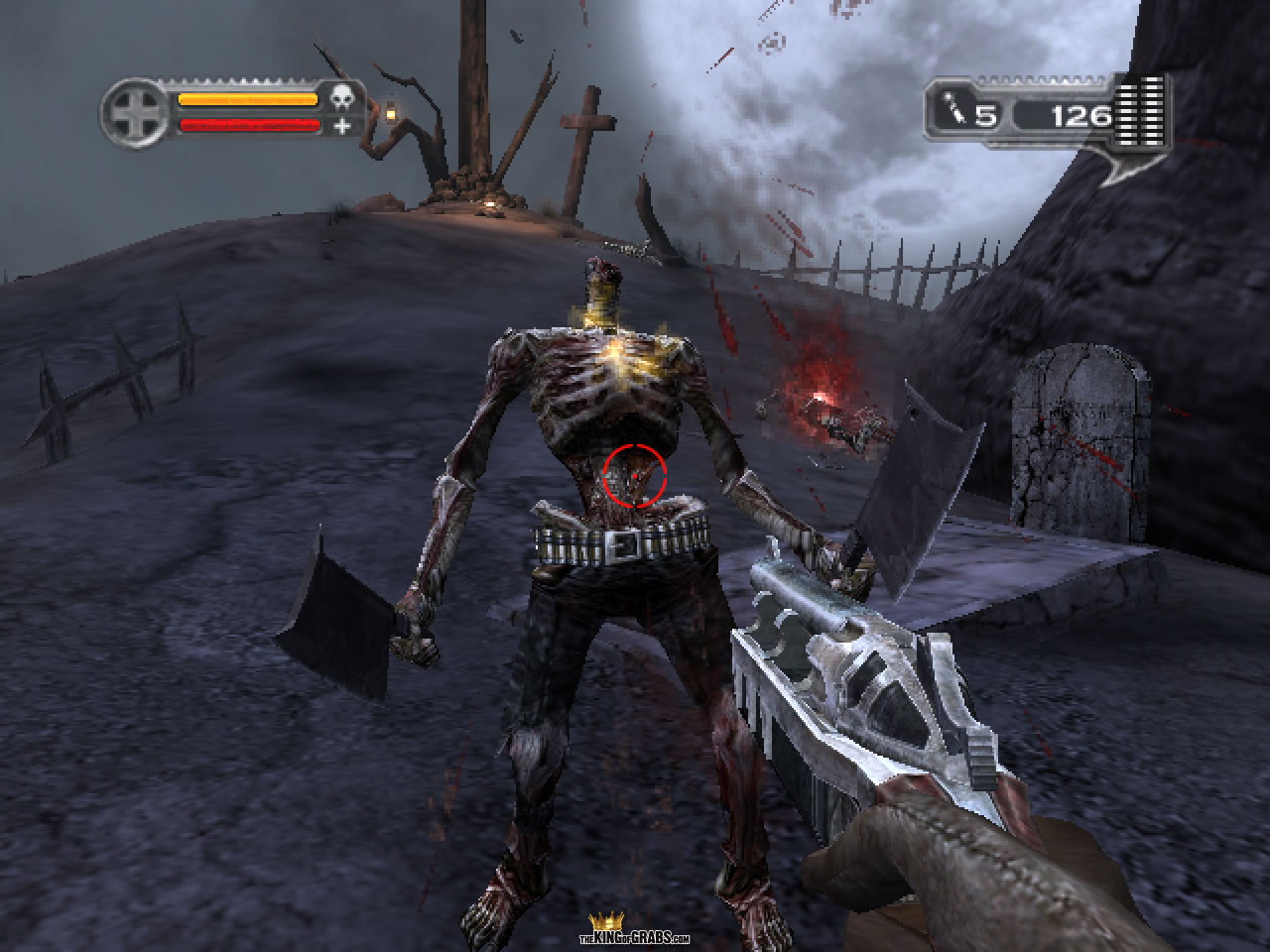
Task: Open the King of Grabs watermark link
Action: click(x=635, y=932)
